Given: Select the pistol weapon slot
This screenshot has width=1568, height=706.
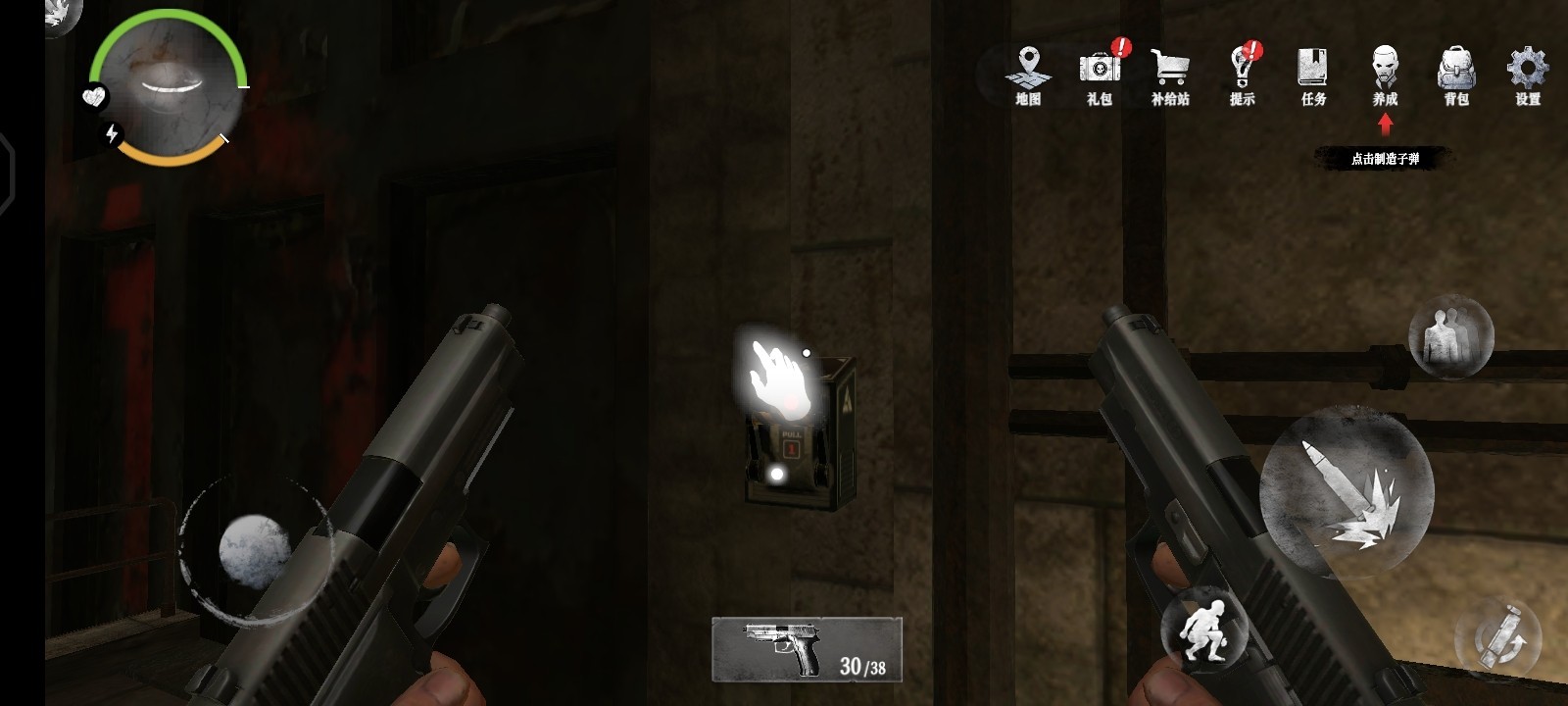Looking at the screenshot, I should [807, 649].
